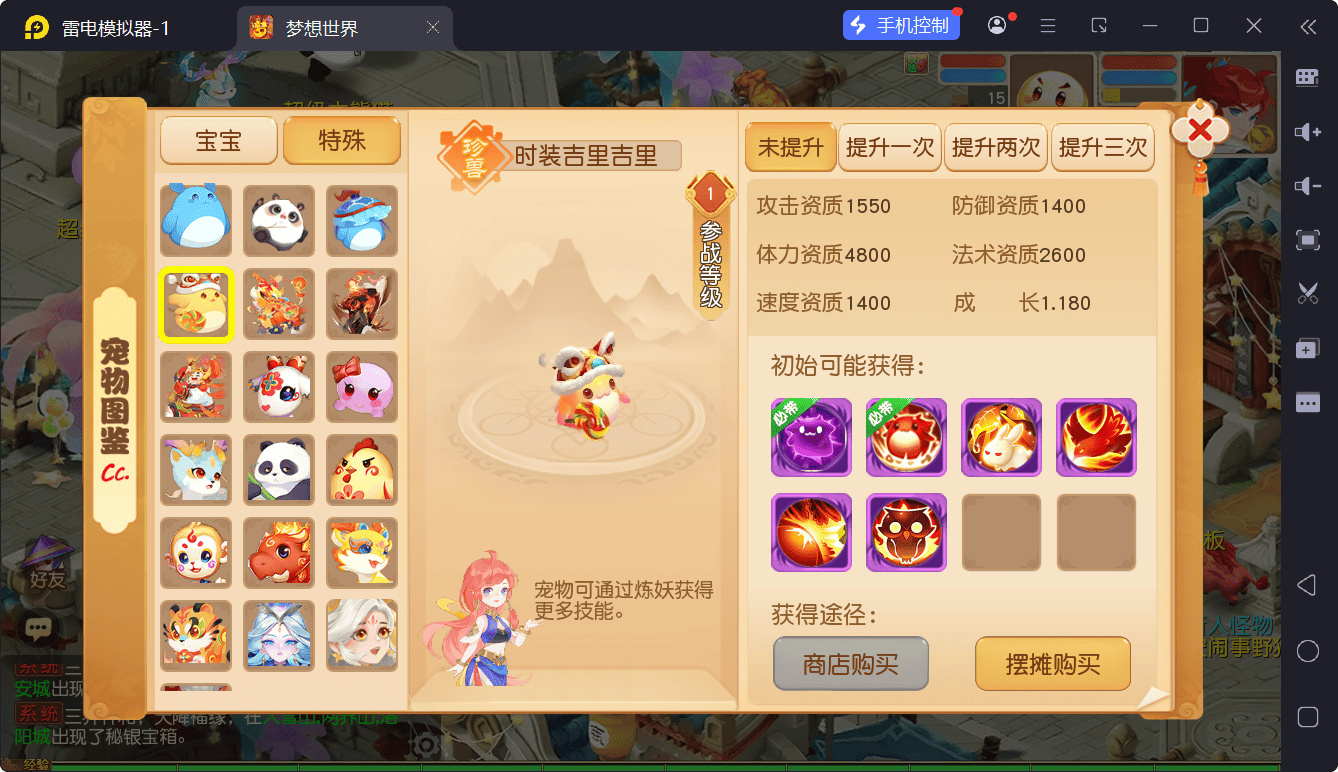1338x772 pixels.
Task: Click the 手机控制 emulator button
Action: pyautogui.click(x=901, y=26)
